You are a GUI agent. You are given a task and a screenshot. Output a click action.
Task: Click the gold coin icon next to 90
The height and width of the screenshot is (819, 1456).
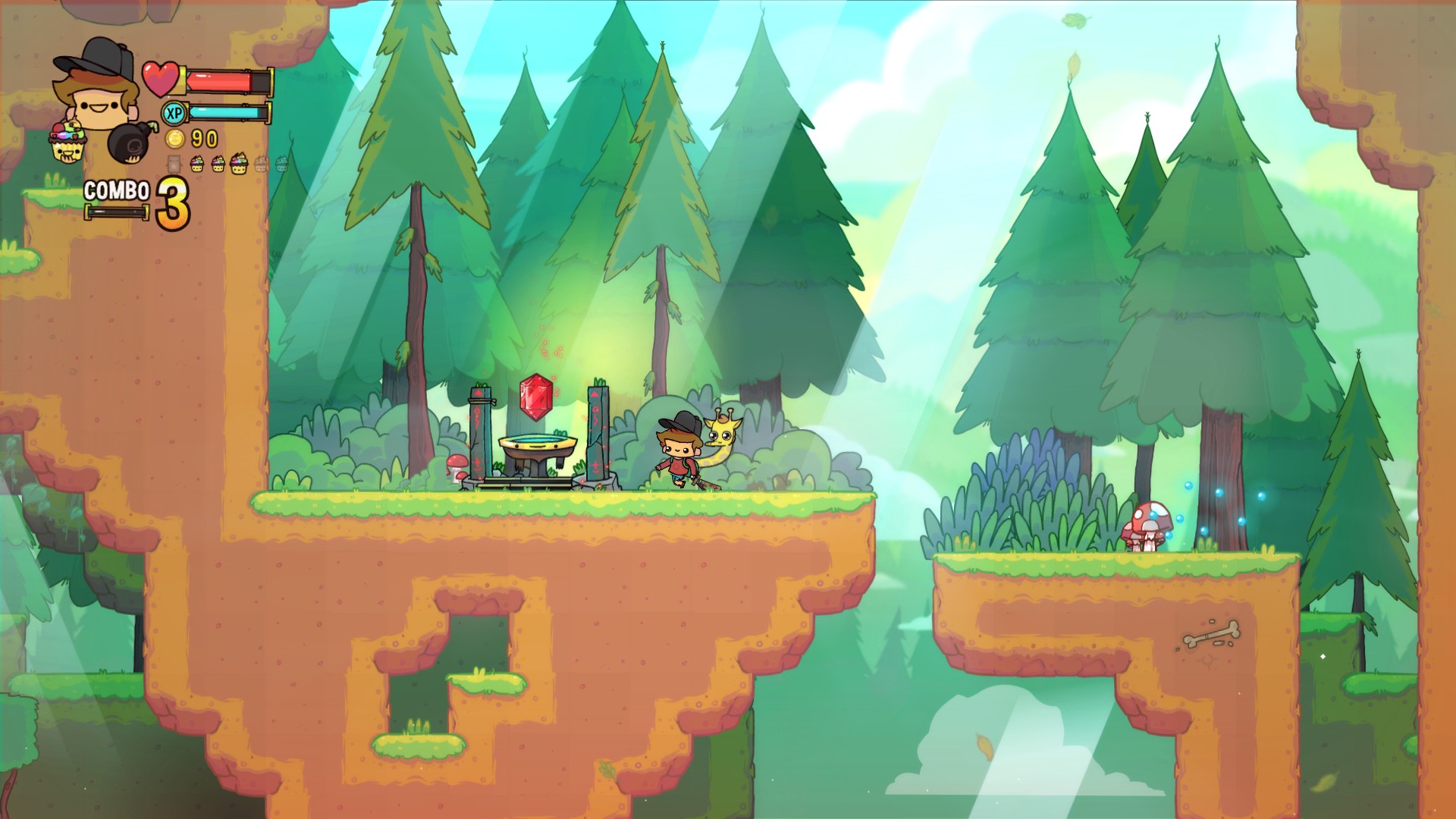[x=174, y=138]
